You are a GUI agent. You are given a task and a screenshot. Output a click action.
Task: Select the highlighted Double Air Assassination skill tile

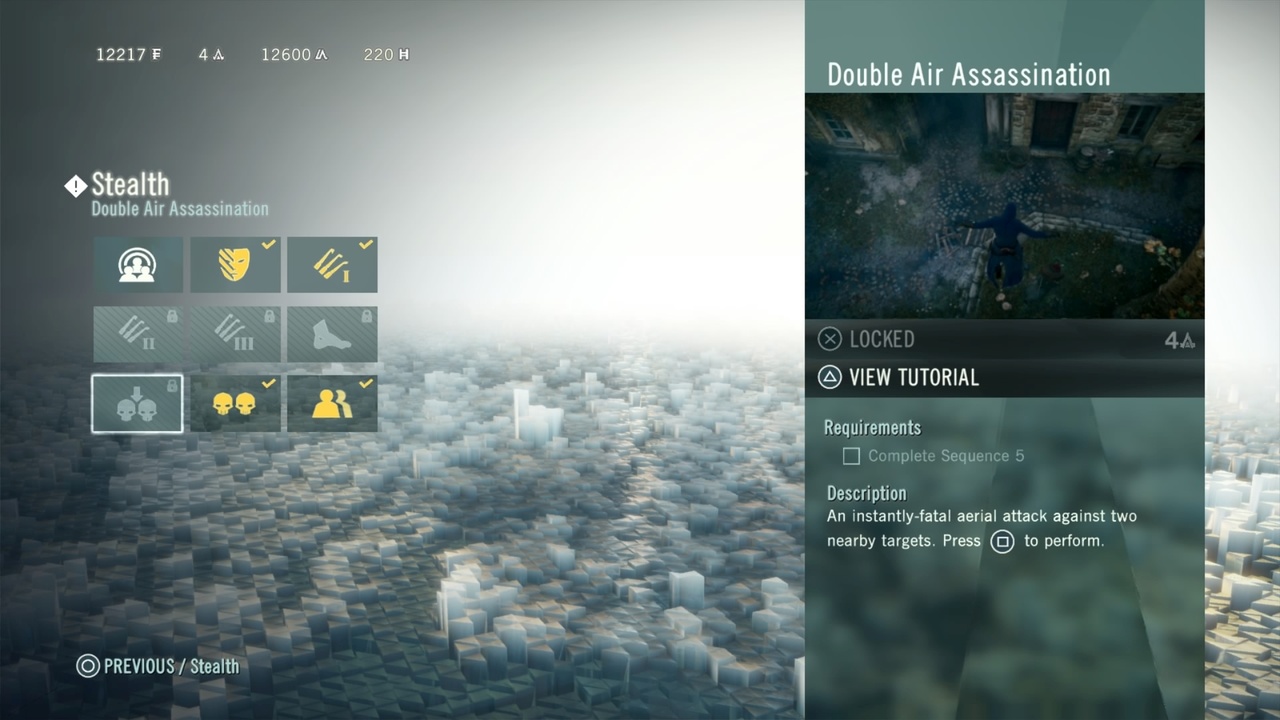point(137,404)
